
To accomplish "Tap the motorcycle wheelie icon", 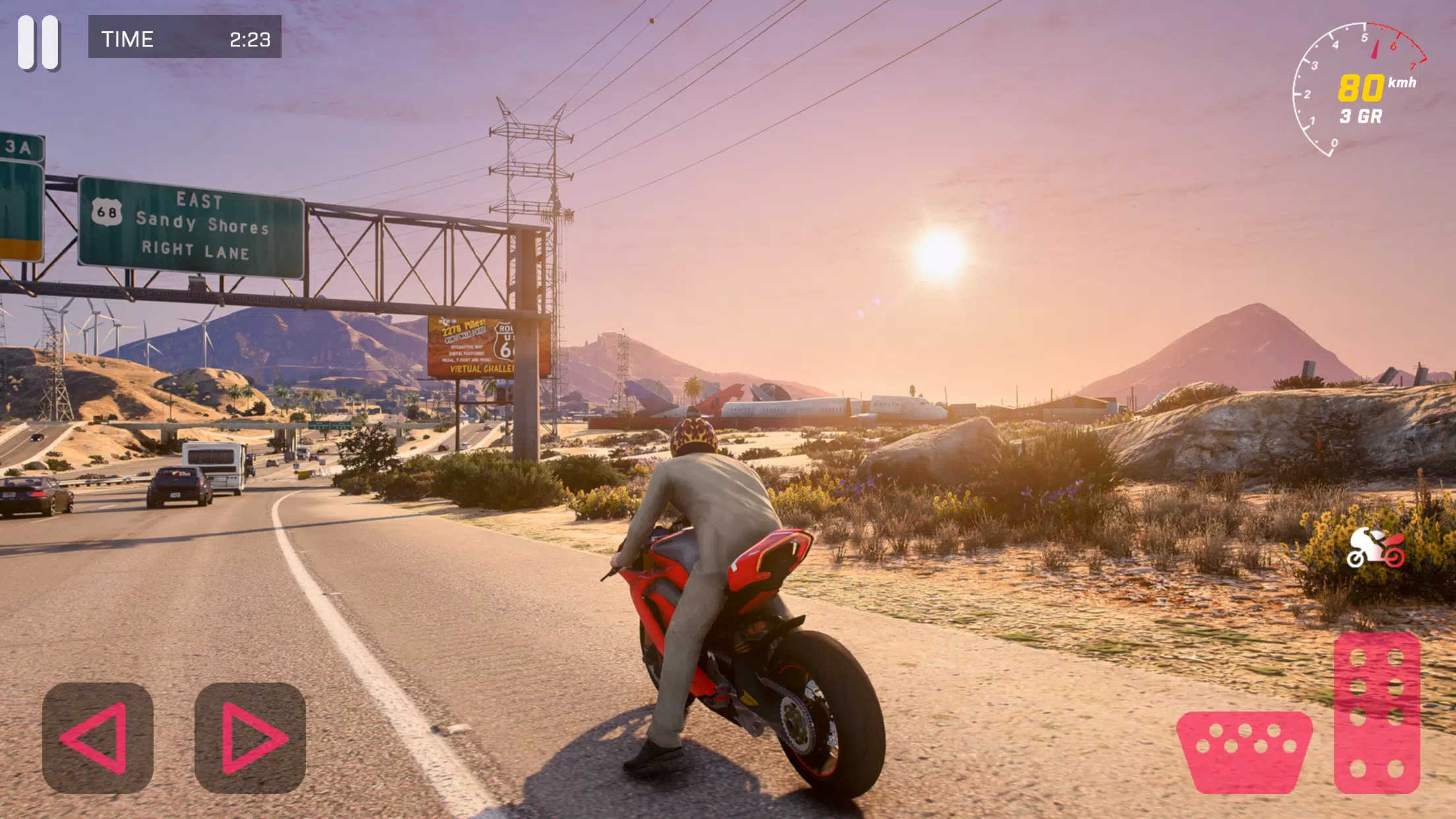I will (x=1376, y=548).
